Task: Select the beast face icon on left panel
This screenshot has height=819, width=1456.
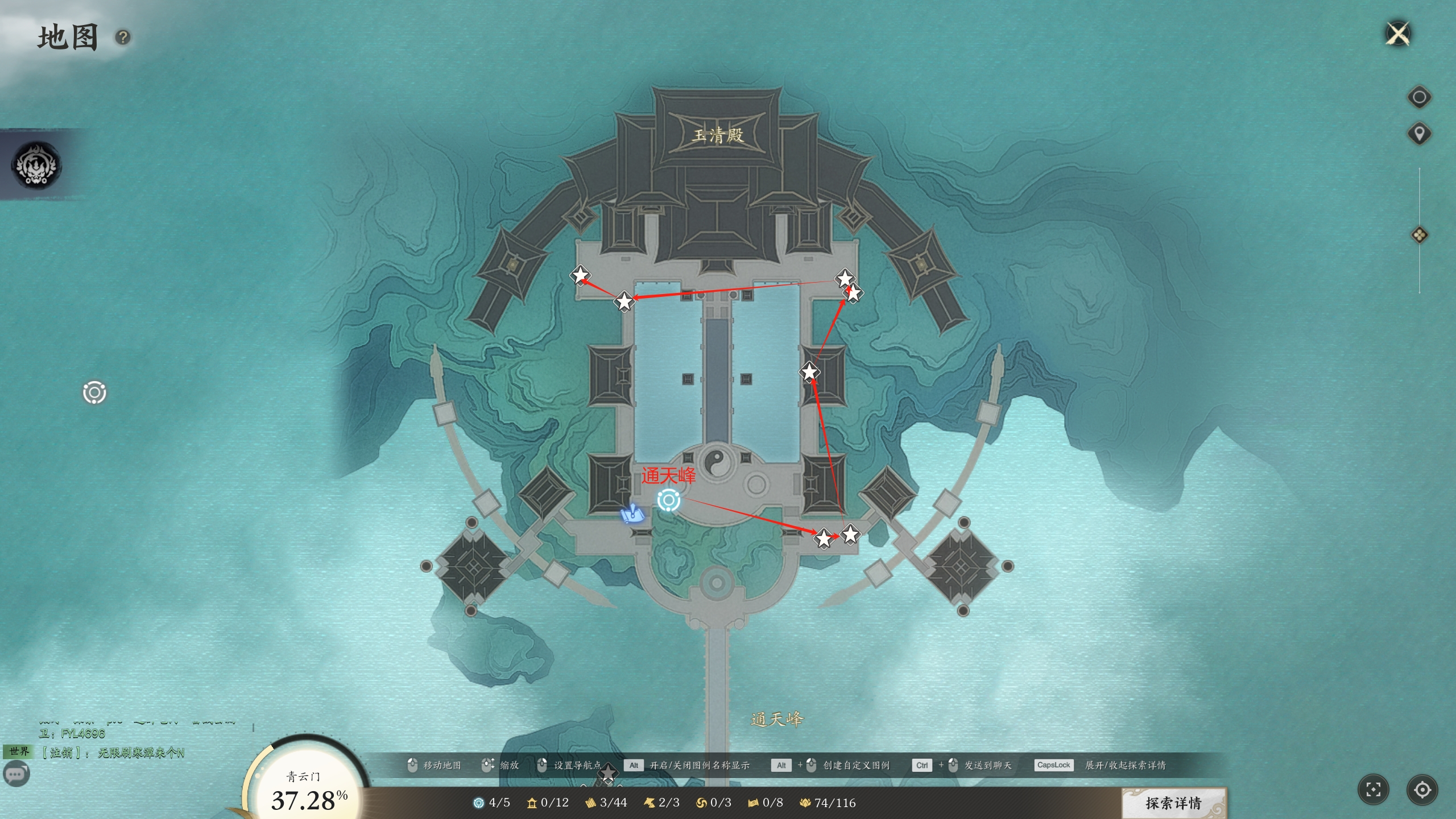Action: coord(37,166)
